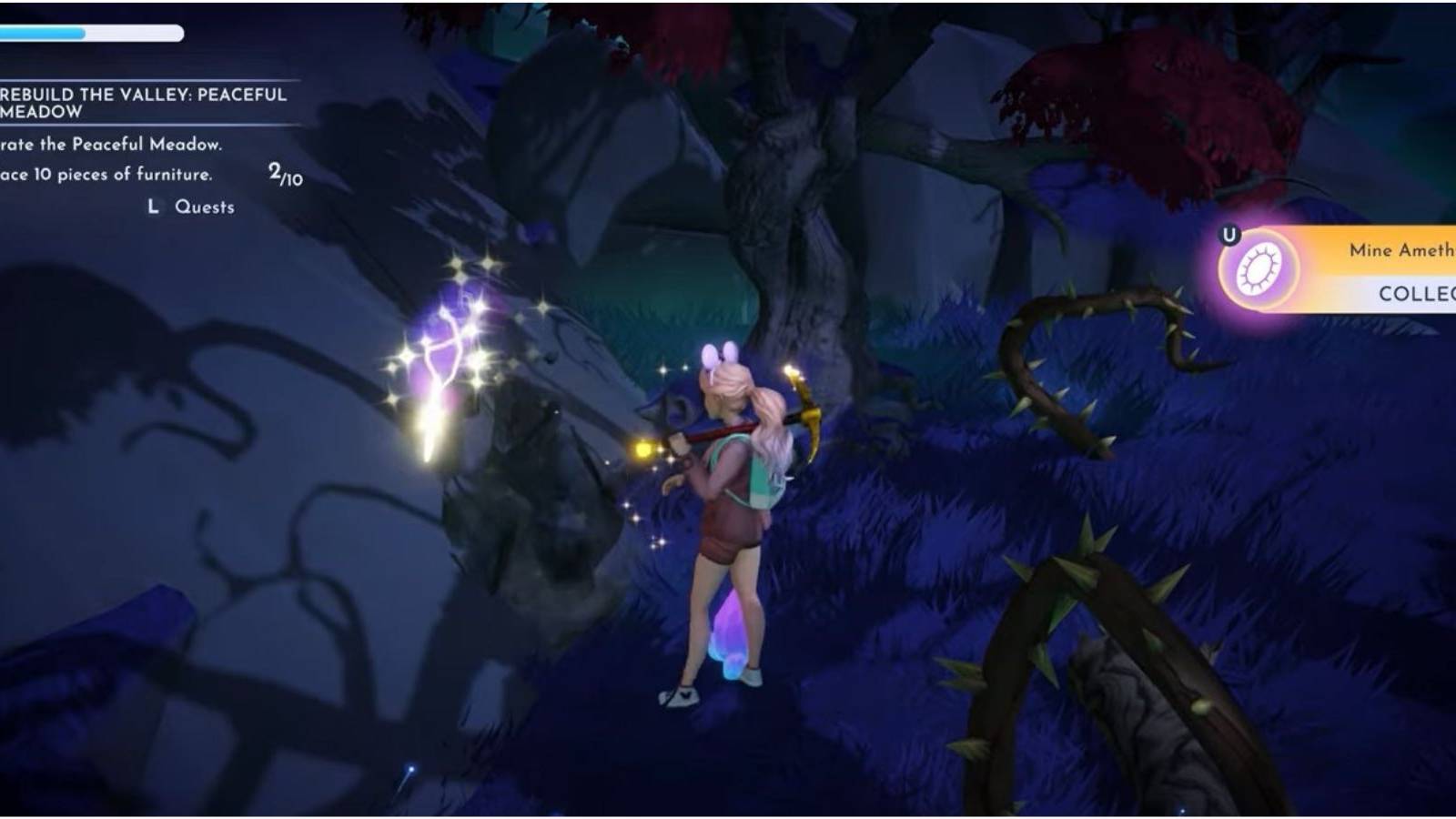Open the Quests panel via the L button
This screenshot has height=819, width=1456.
154,207
